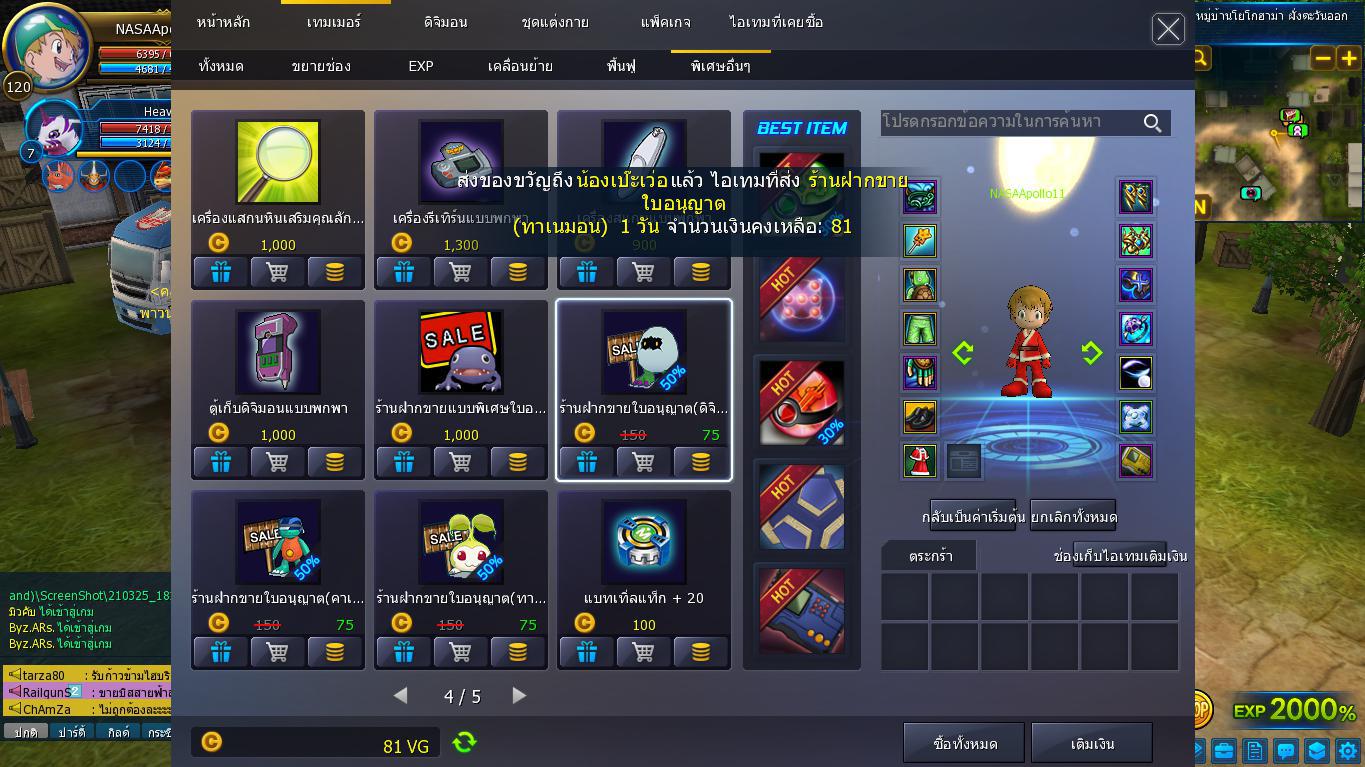Open the ขยายช่อง subcategory
The width and height of the screenshot is (1365, 767).
tap(321, 66)
